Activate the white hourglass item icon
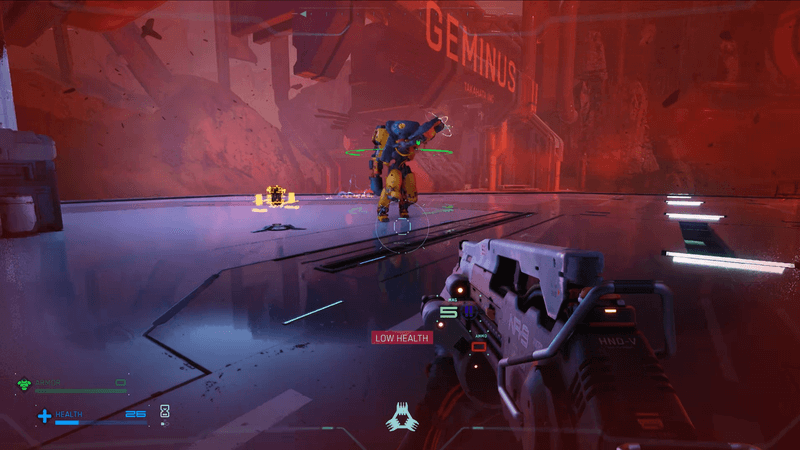 click(165, 411)
